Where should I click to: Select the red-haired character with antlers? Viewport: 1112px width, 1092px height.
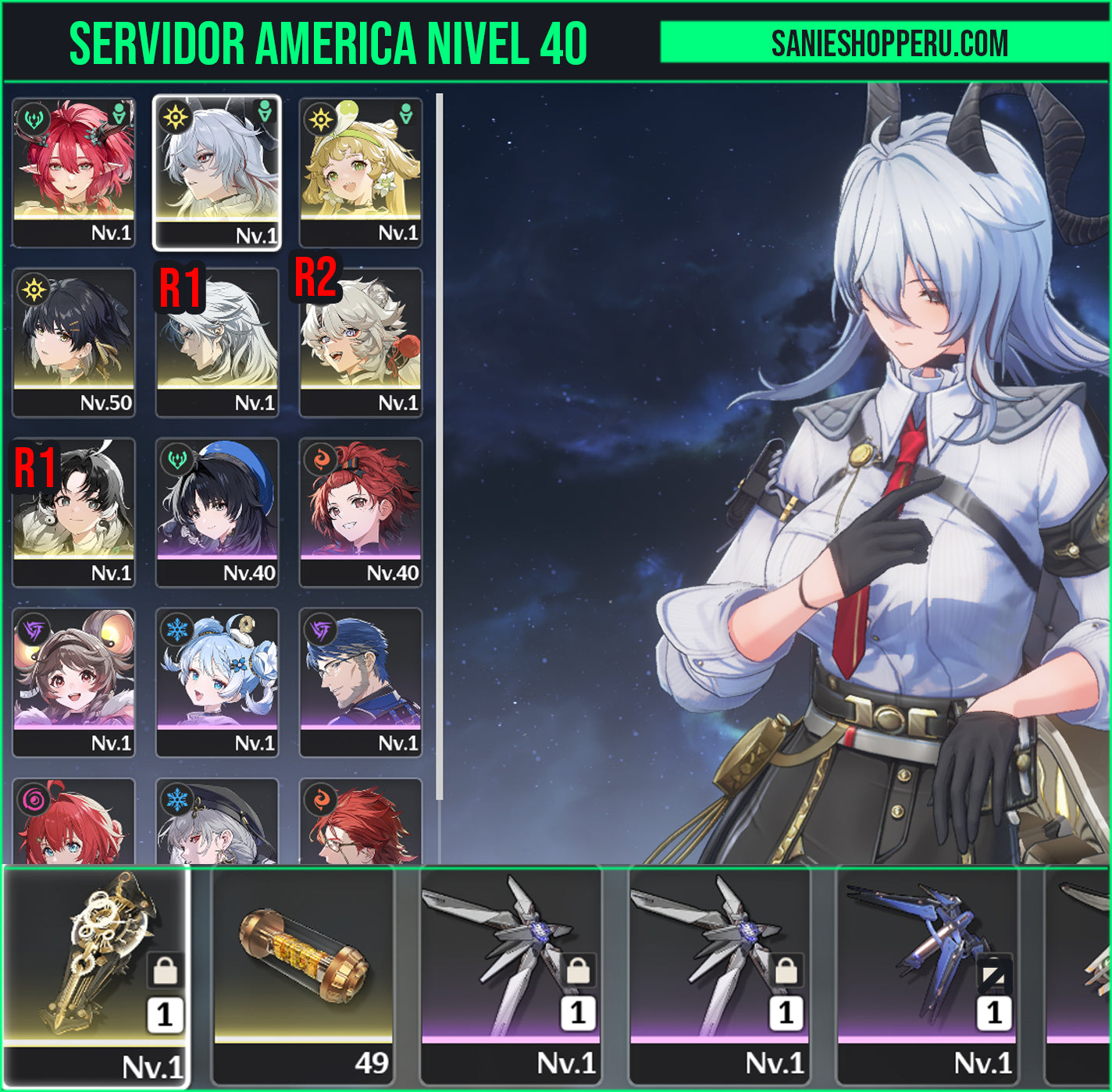click(73, 172)
